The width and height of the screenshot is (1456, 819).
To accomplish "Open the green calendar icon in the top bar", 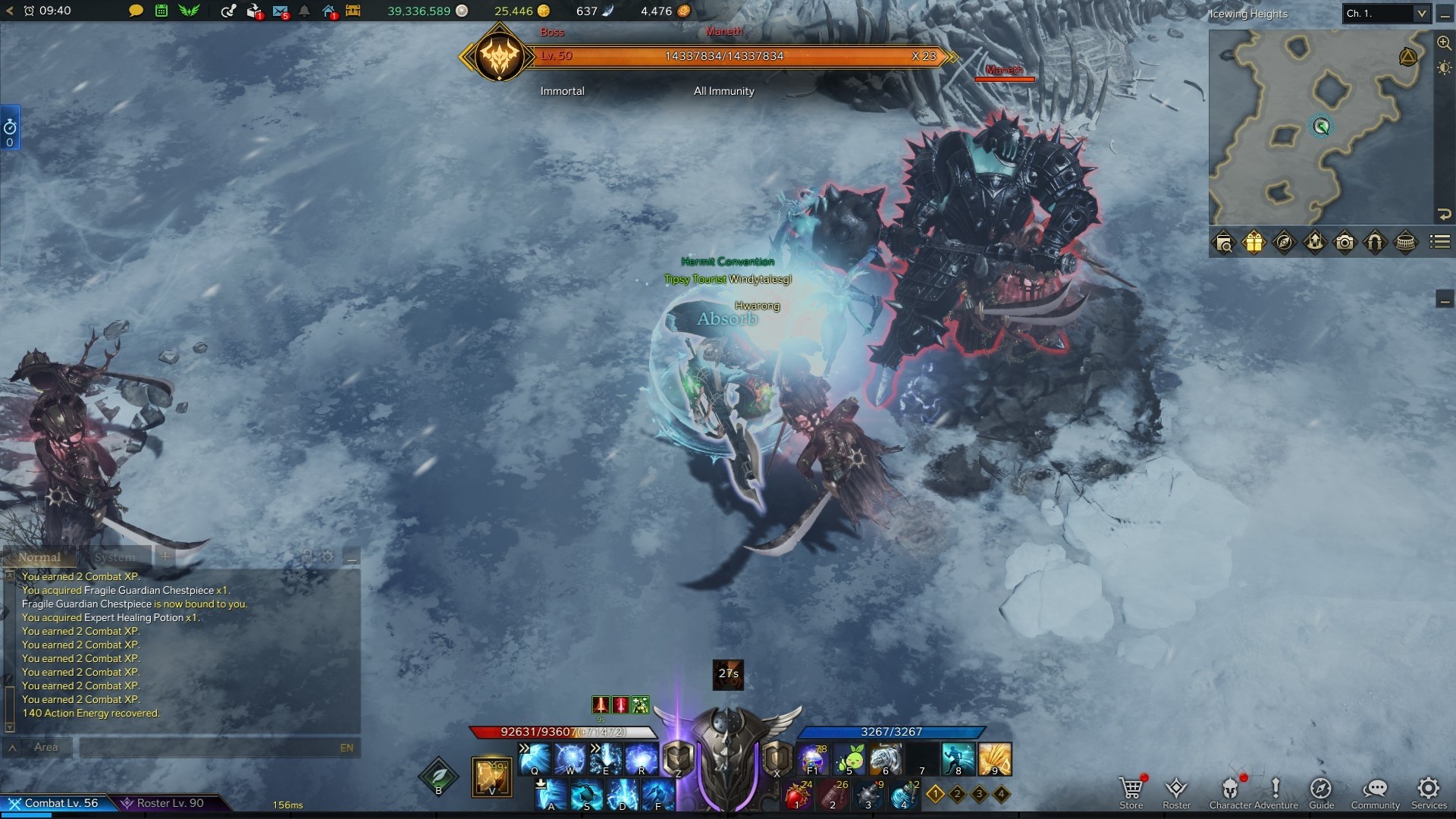I will 162,11.
